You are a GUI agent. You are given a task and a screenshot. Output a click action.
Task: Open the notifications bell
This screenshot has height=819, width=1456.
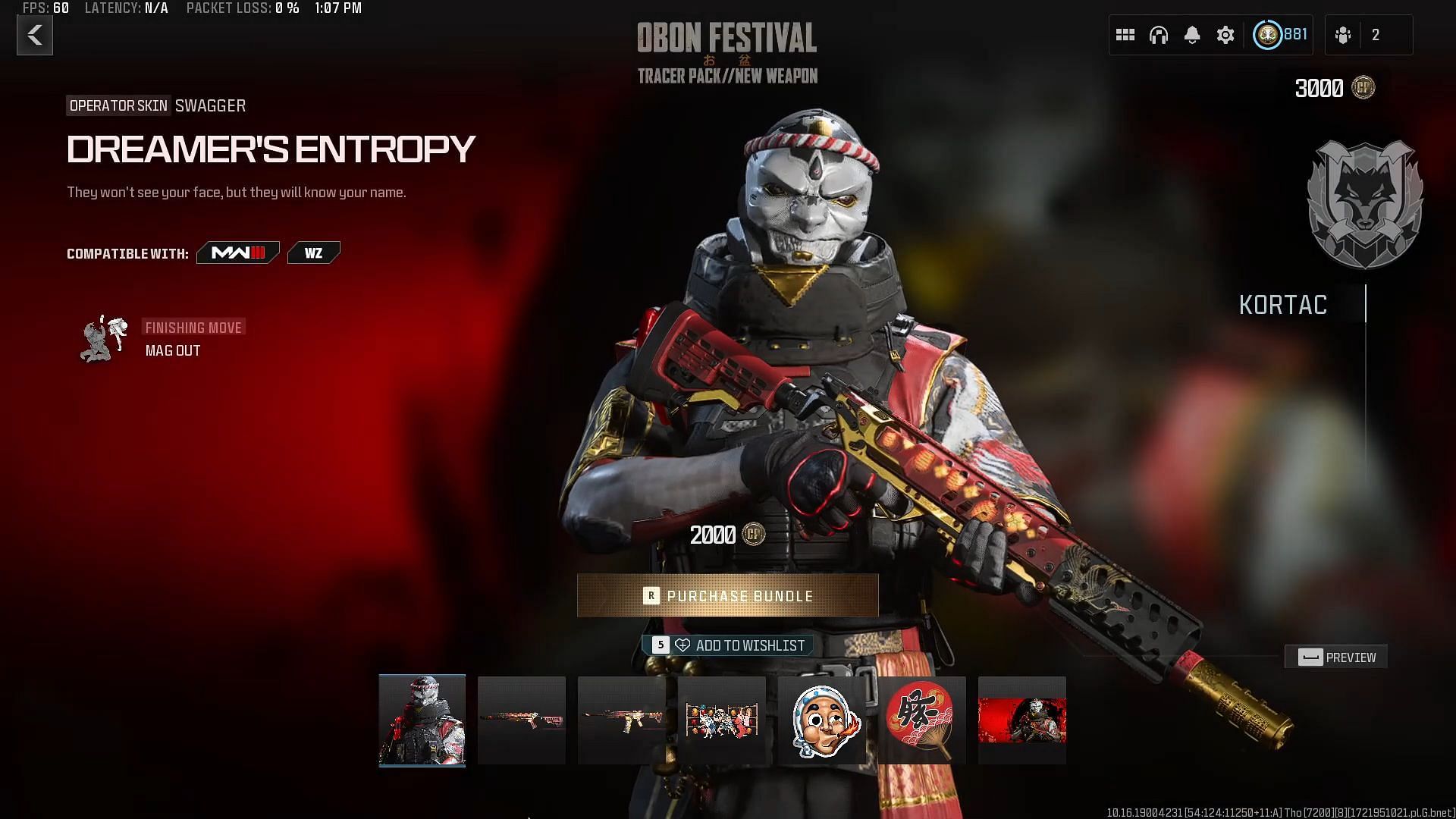tap(1192, 35)
